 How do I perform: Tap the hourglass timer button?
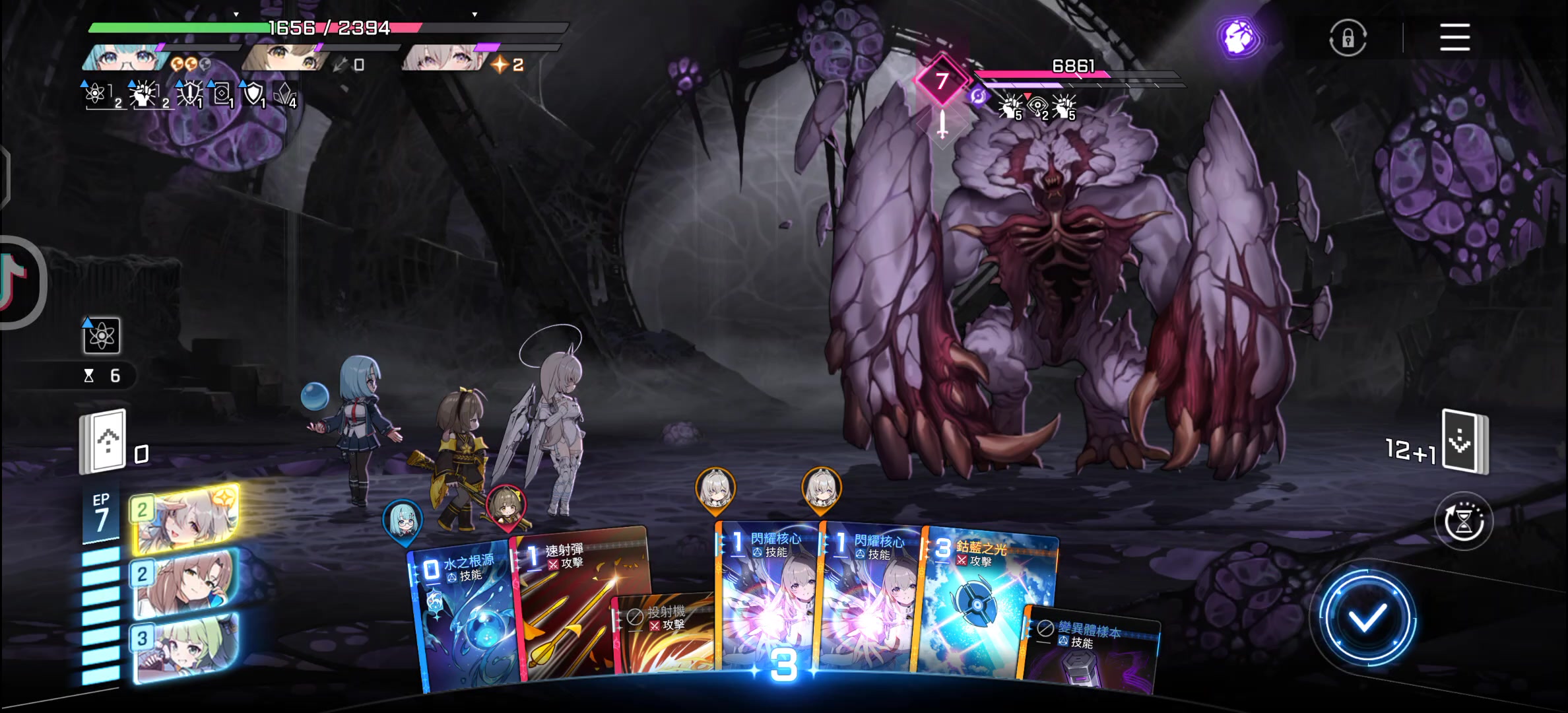click(x=1464, y=522)
